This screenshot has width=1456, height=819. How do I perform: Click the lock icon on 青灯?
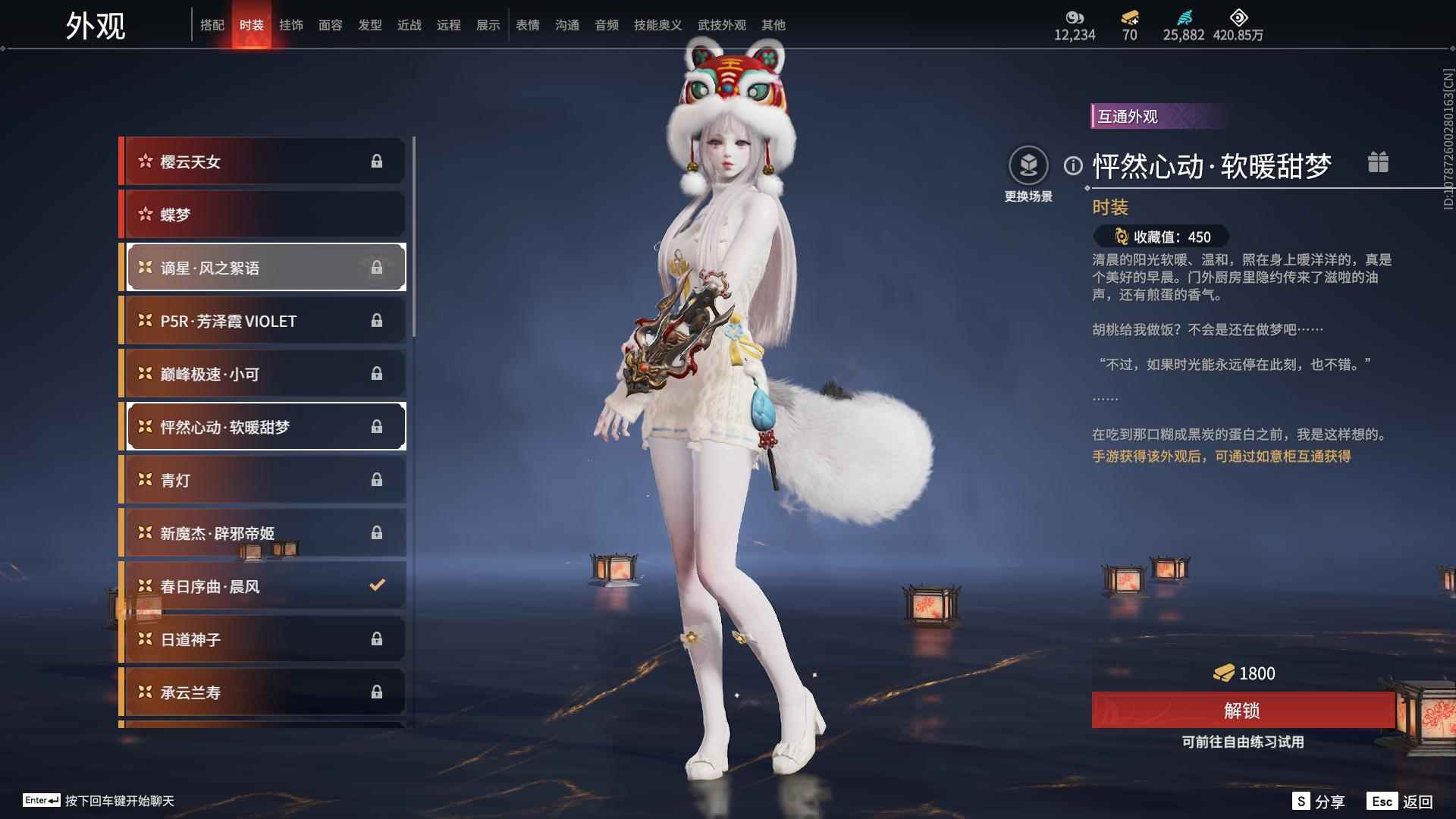375,479
